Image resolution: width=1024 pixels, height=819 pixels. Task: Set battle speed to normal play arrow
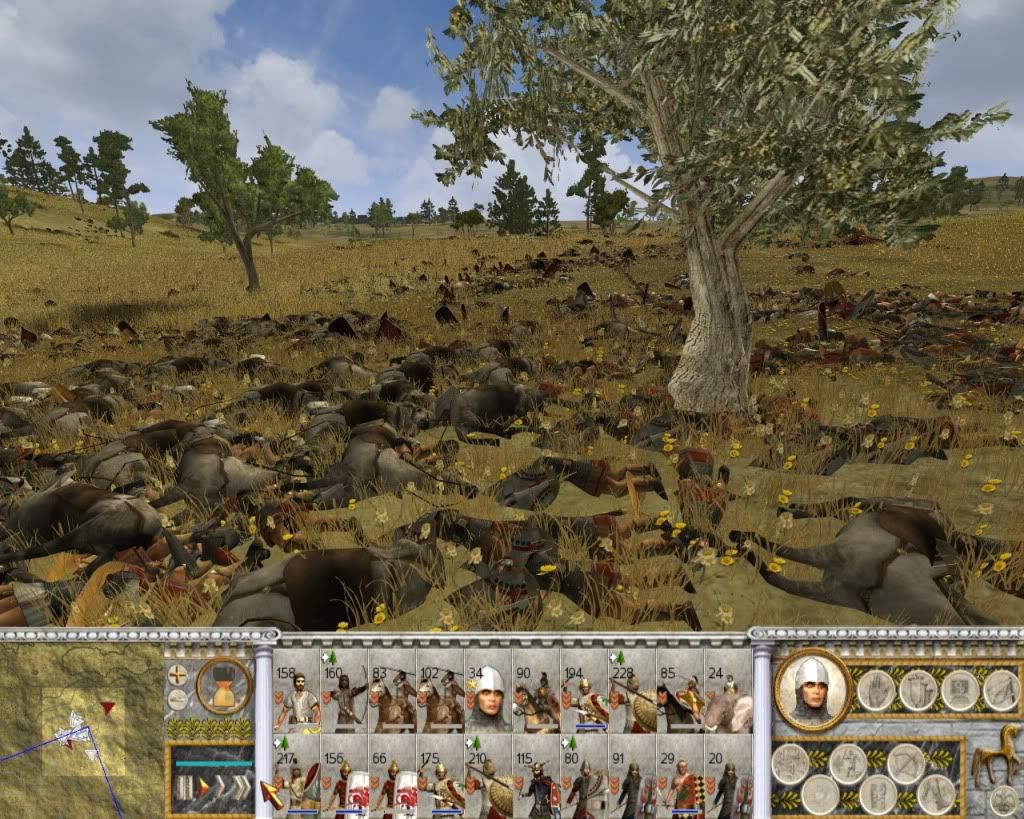(x=202, y=787)
